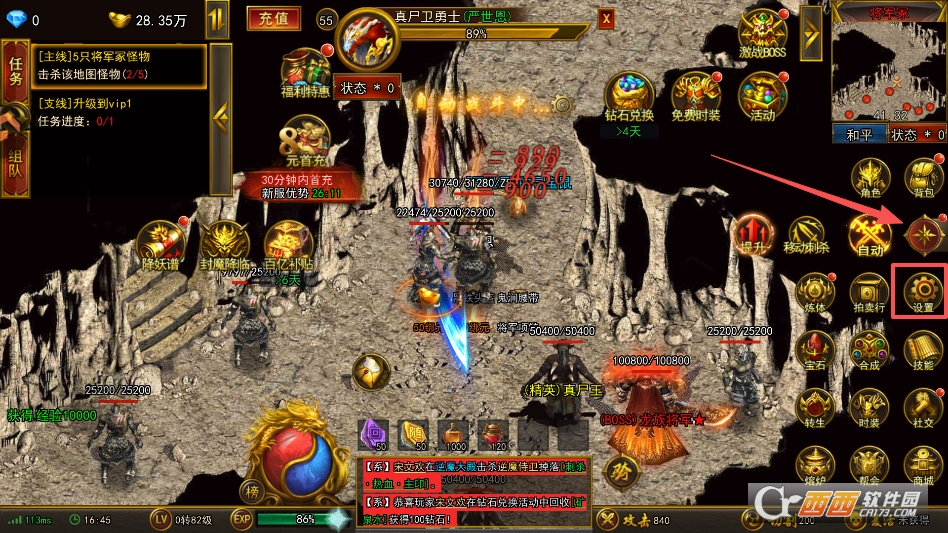Open the 钻石兑换 diamond exchange event
This screenshot has height=533, width=948.
tap(628, 99)
